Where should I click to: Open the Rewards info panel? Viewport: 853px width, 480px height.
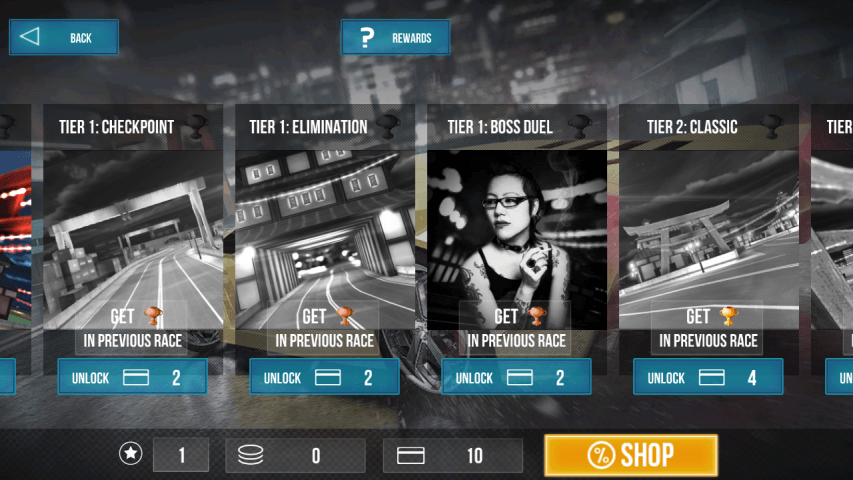coord(395,38)
